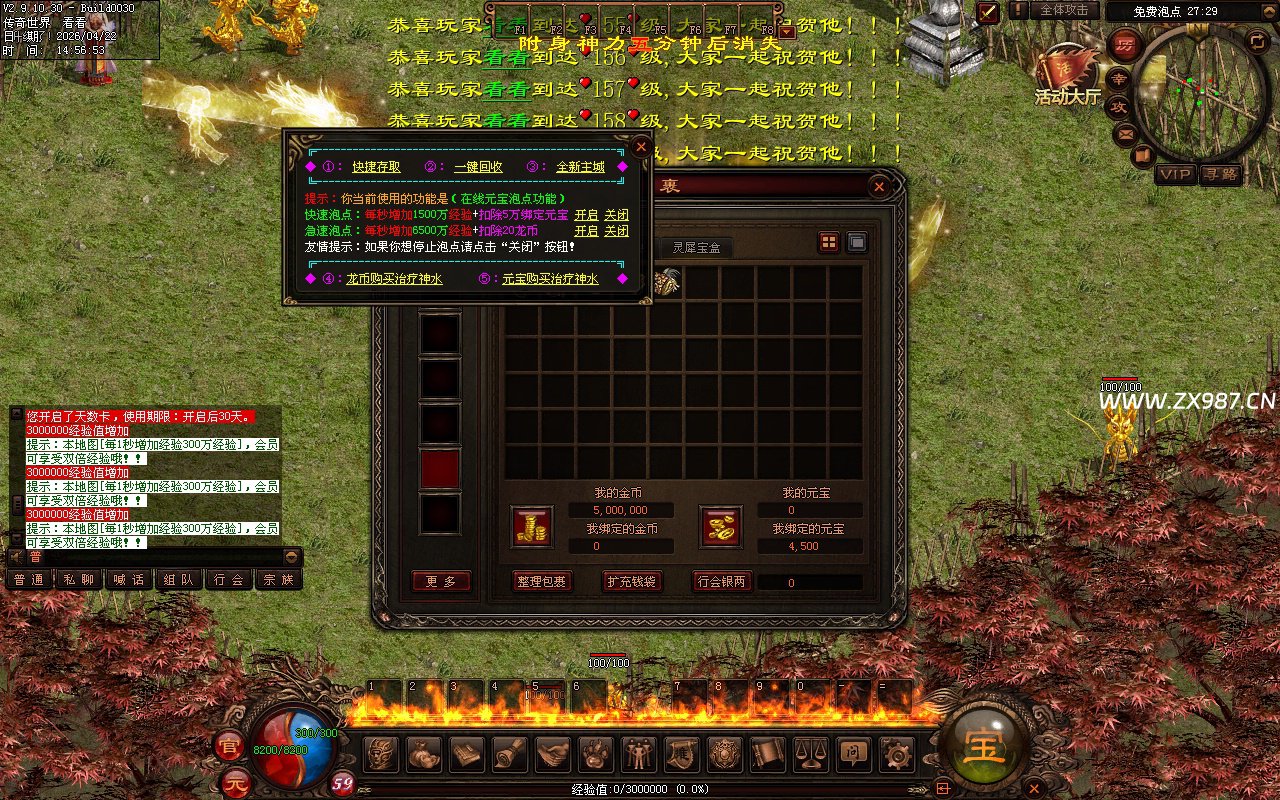Click 元宝购买治疗神水 purchase link

(550, 279)
